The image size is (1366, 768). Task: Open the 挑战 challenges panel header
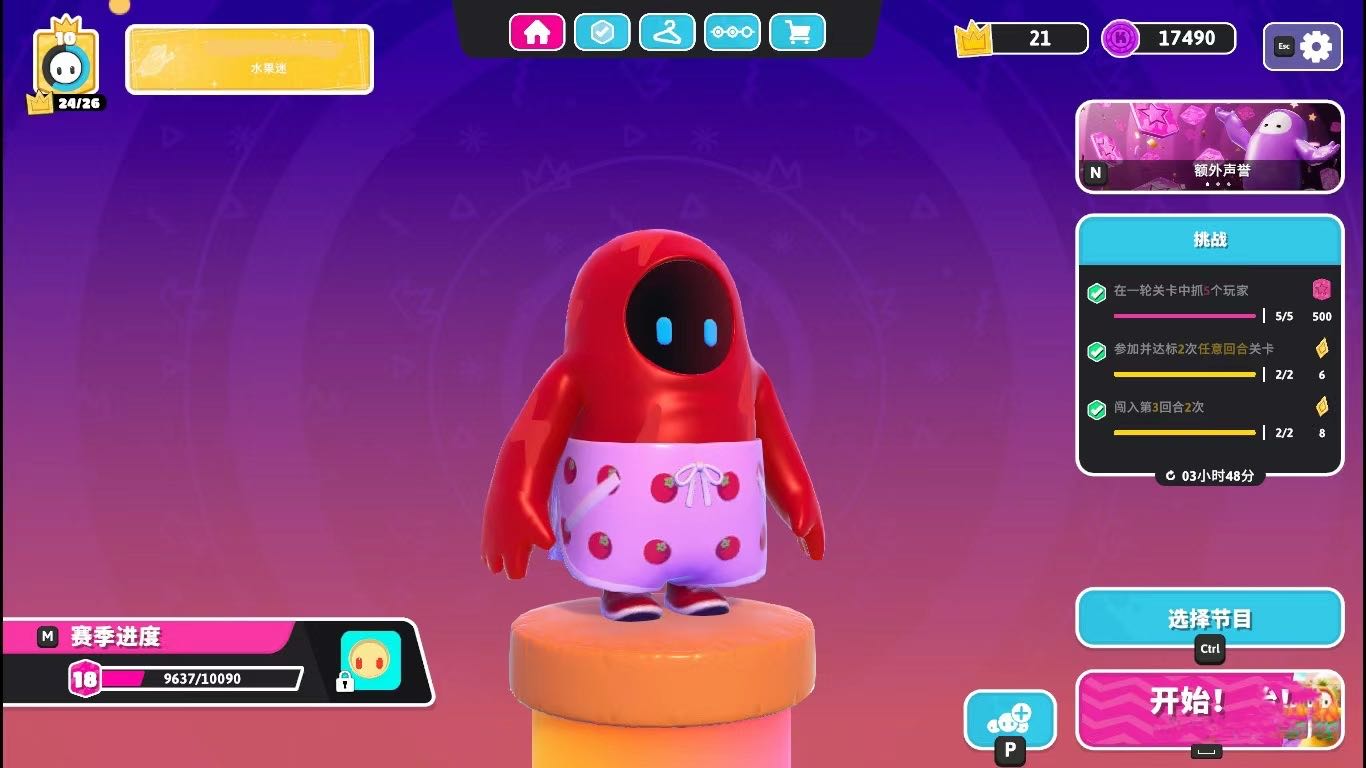point(1209,240)
